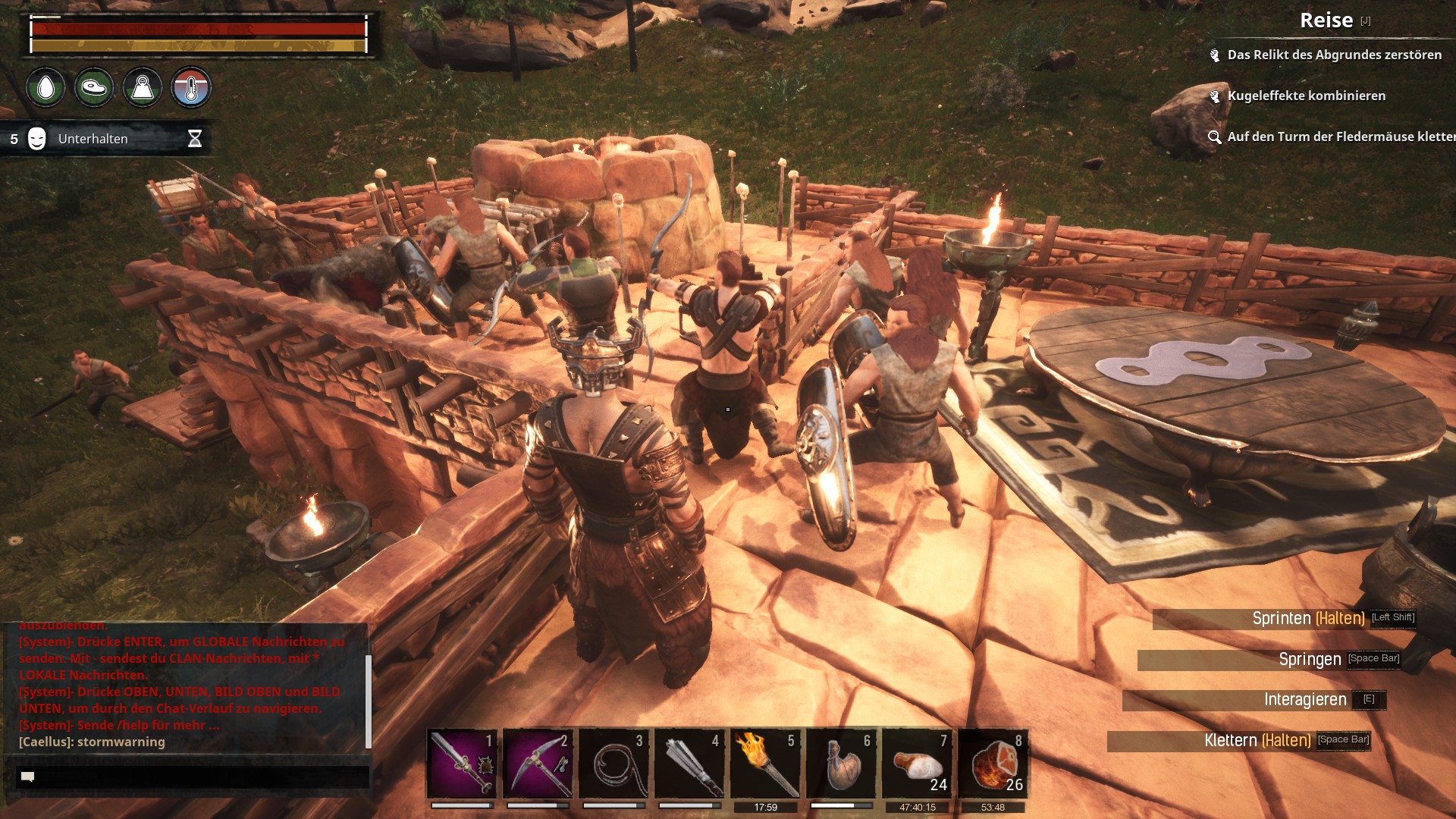Click the meat hunger status icon
This screenshot has width=1456, height=819.
click(94, 88)
